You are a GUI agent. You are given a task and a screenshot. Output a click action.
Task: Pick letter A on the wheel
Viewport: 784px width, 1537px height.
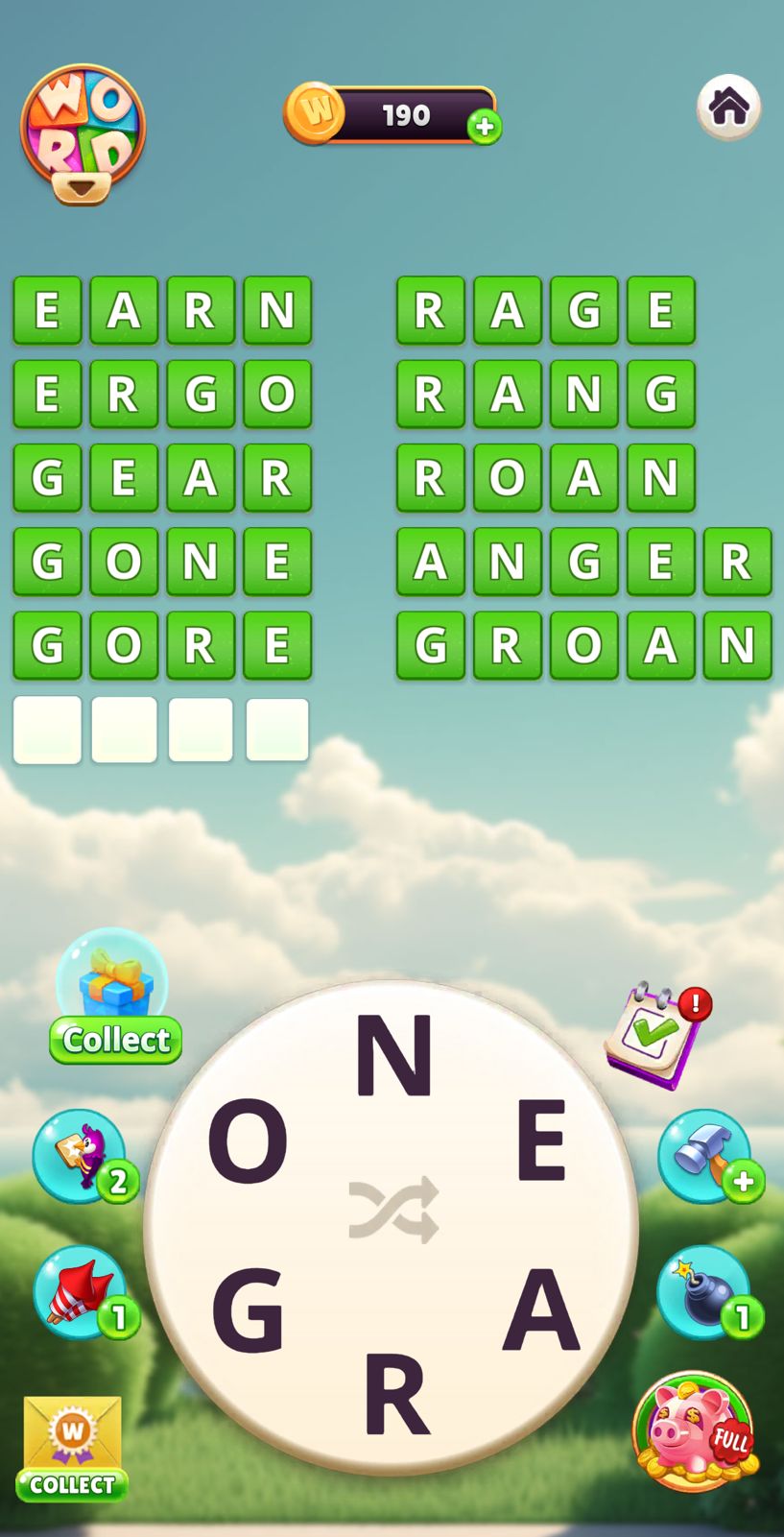click(540, 1309)
